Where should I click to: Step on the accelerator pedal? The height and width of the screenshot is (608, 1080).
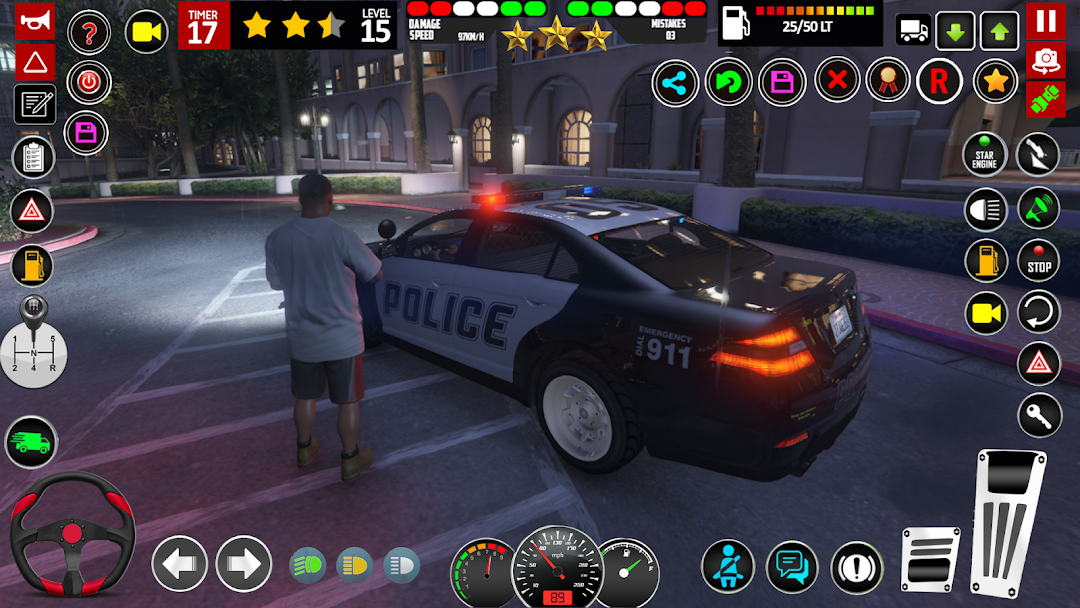coord(1007,520)
